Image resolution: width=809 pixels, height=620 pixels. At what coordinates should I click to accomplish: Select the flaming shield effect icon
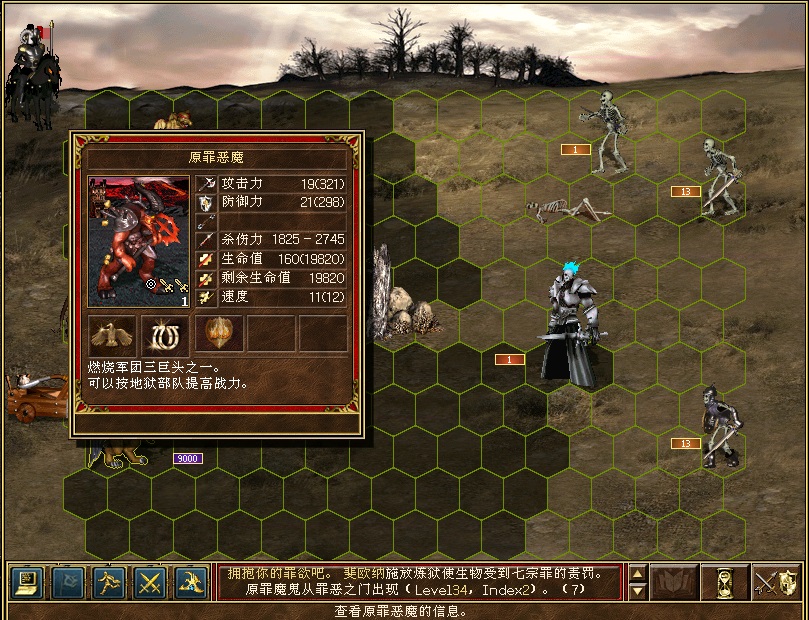pyautogui.click(x=218, y=333)
